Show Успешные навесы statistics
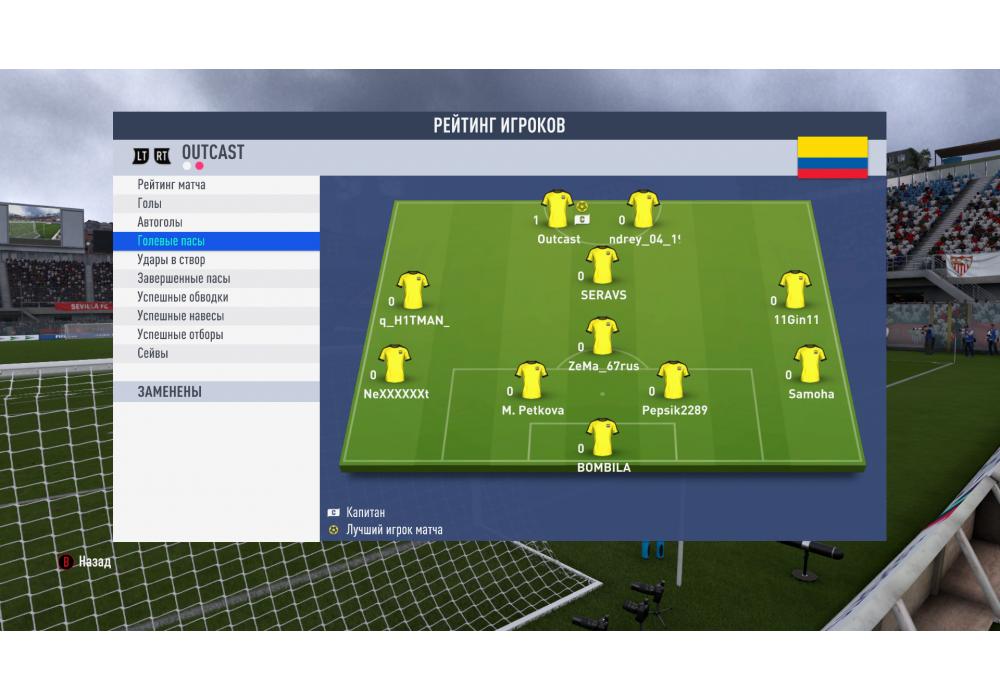Screen dimensions: 1000x700 point(216,316)
